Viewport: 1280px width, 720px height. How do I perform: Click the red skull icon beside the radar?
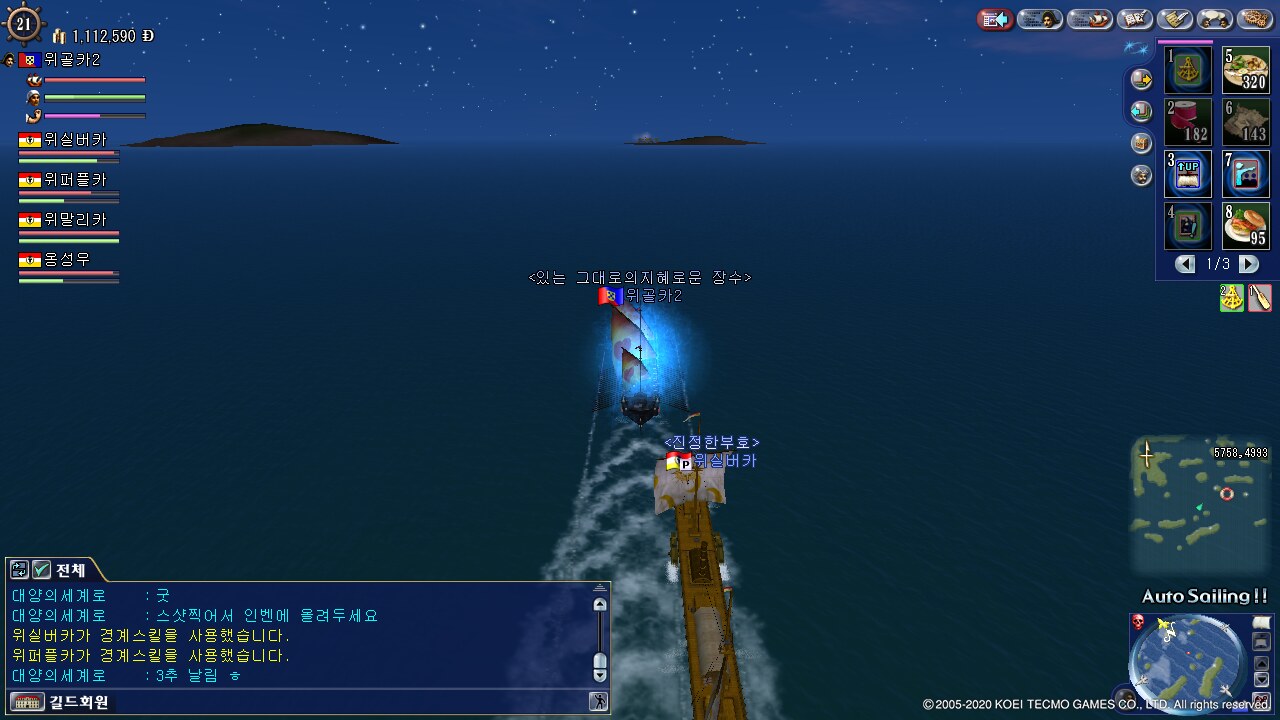click(1138, 622)
